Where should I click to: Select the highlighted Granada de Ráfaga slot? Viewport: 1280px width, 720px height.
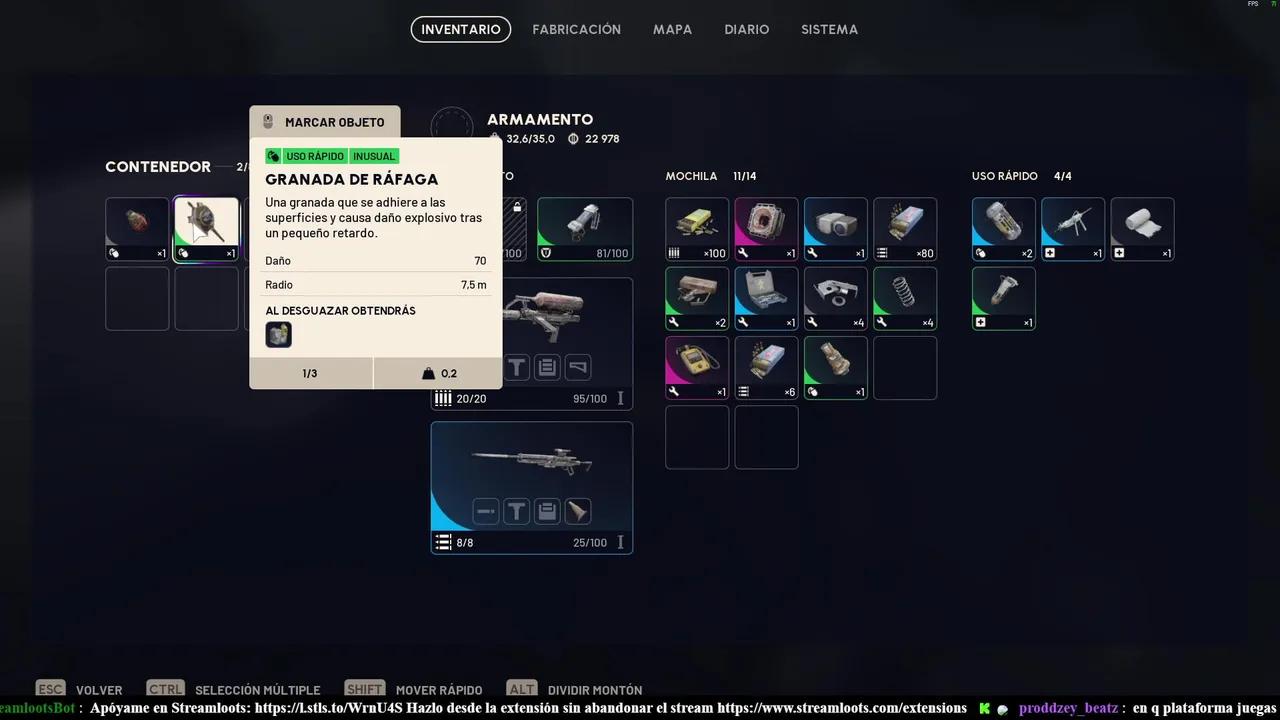pos(207,229)
